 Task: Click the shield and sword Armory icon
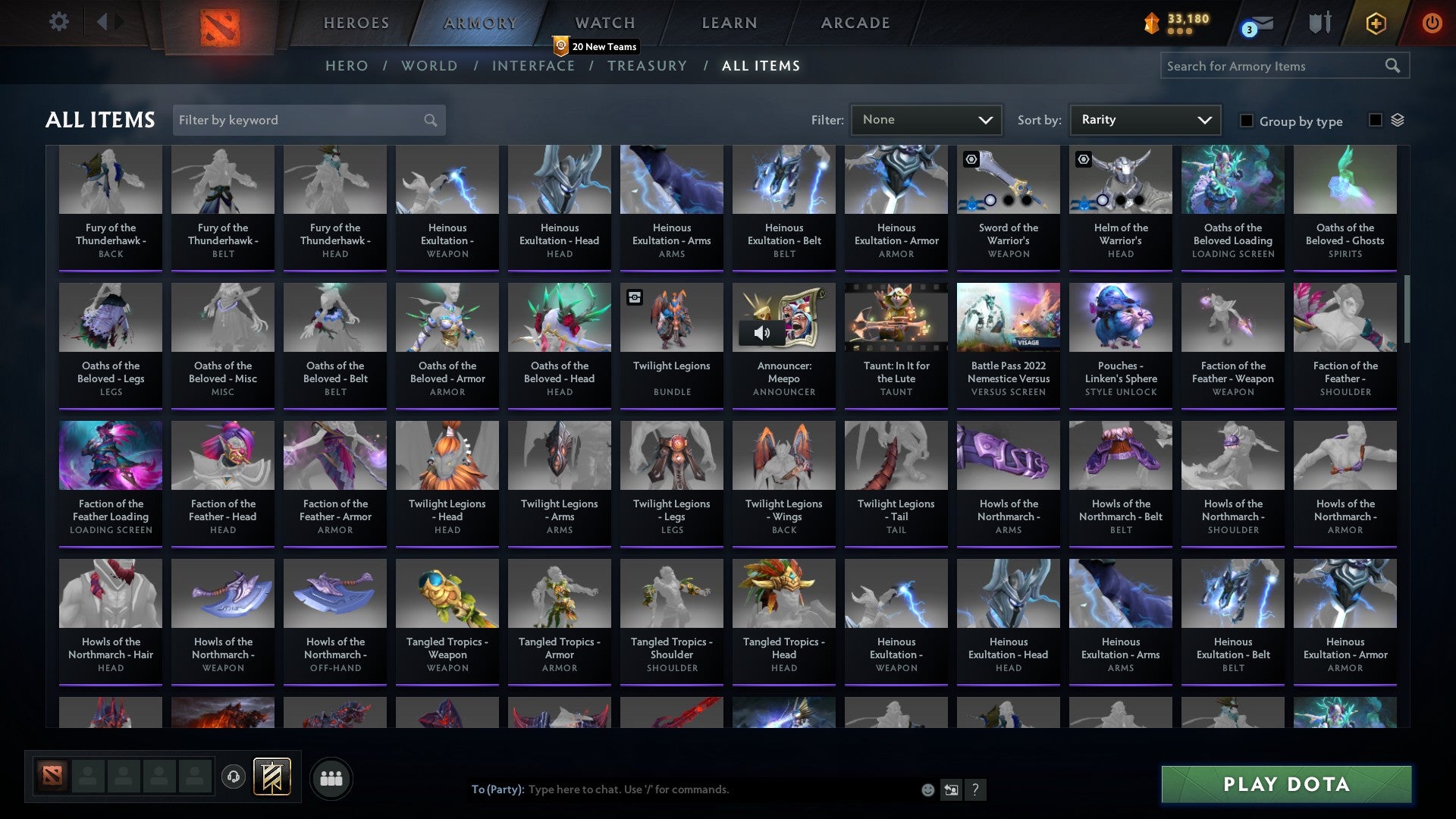click(x=1319, y=24)
